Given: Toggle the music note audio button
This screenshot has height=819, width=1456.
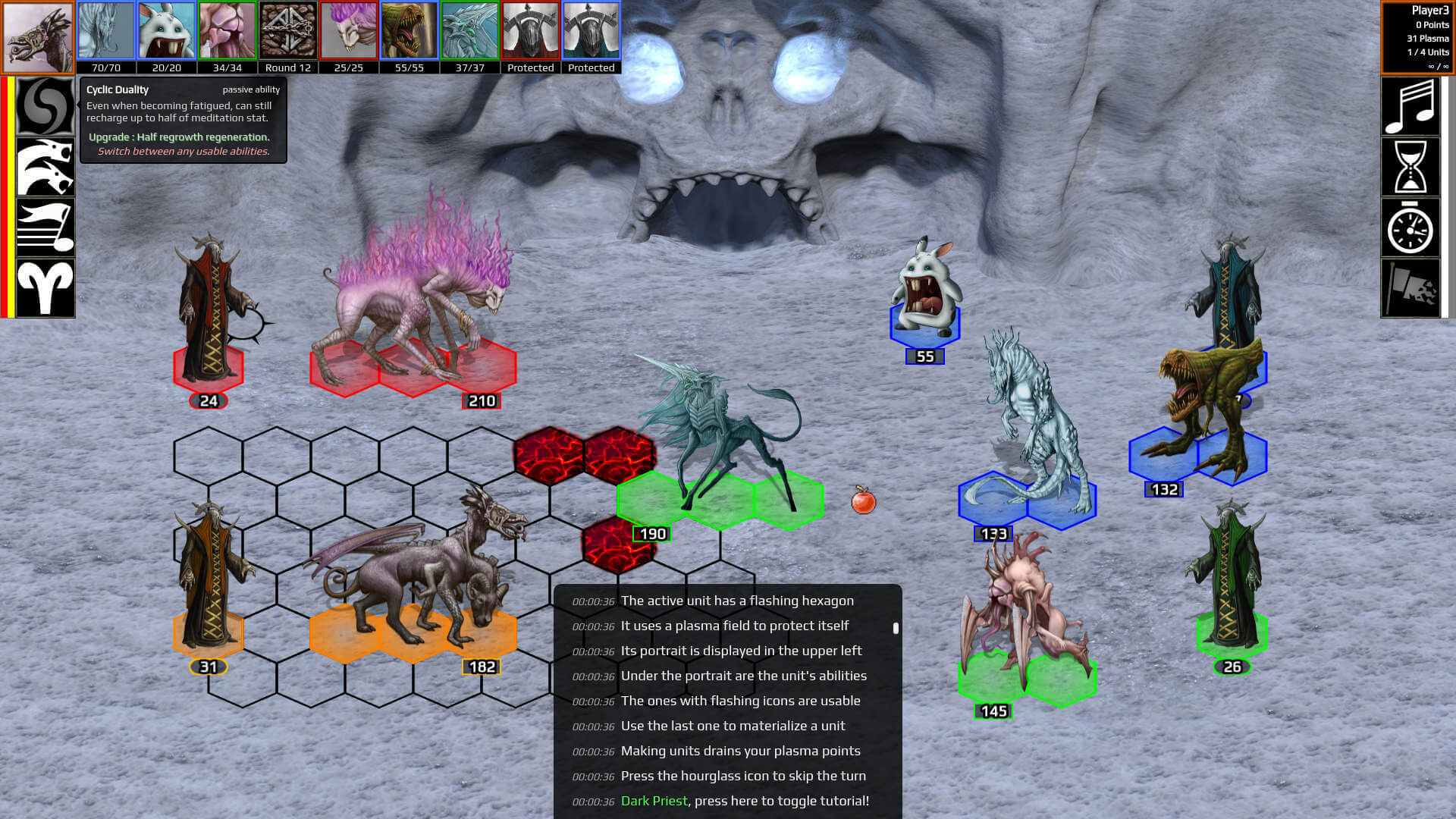Looking at the screenshot, I should tap(1410, 107).
